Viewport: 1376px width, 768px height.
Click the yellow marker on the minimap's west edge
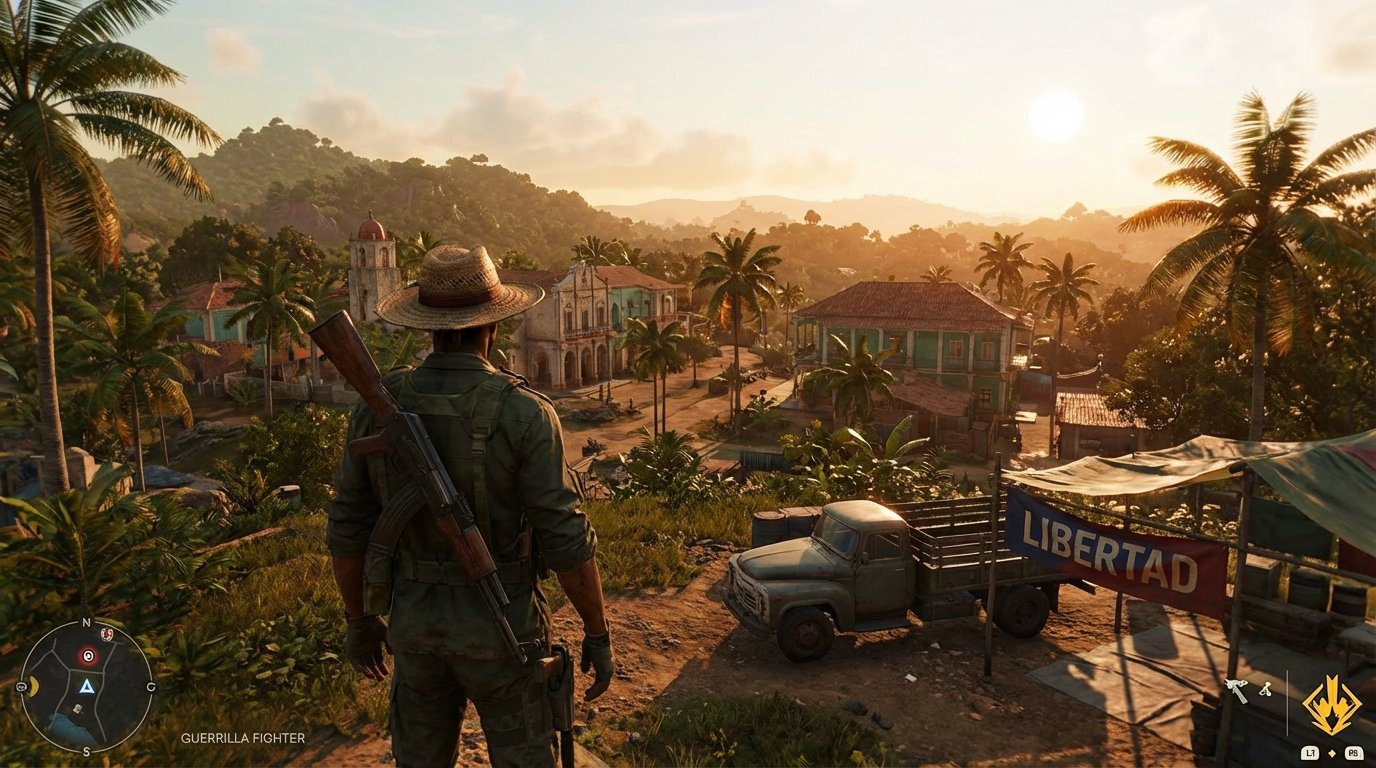[x=32, y=685]
